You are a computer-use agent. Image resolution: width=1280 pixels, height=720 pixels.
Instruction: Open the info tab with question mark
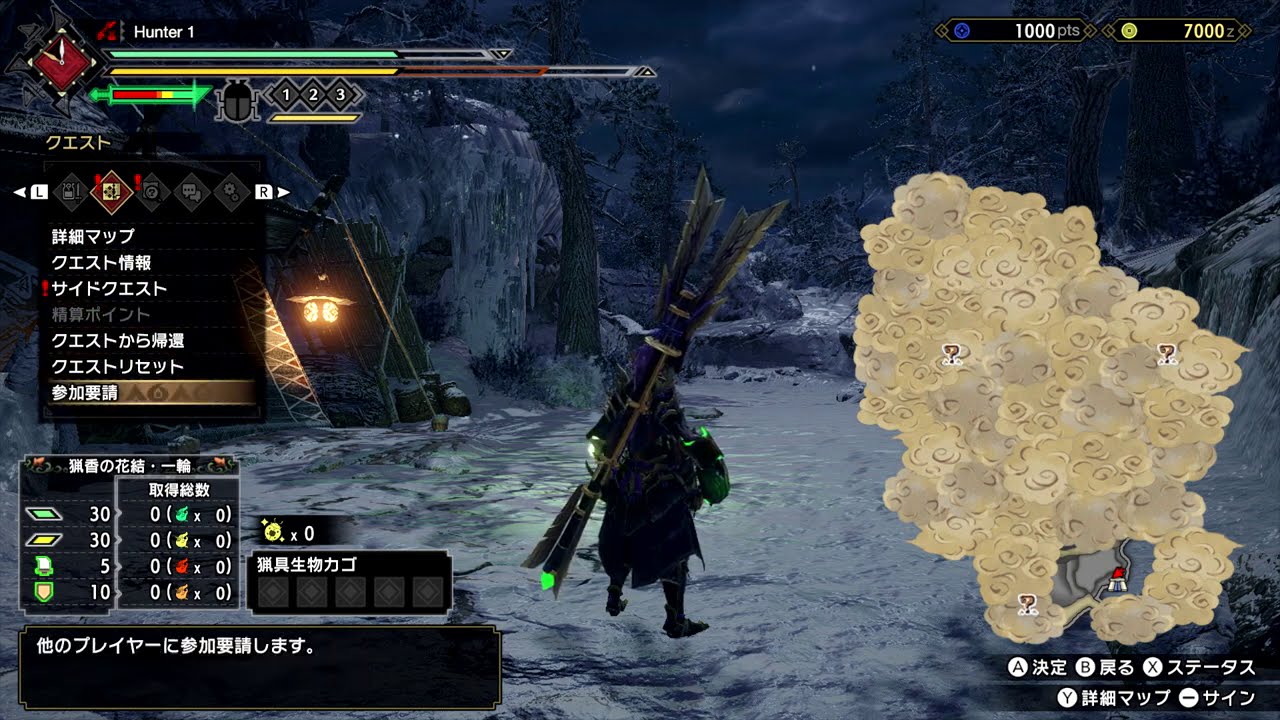tap(151, 190)
